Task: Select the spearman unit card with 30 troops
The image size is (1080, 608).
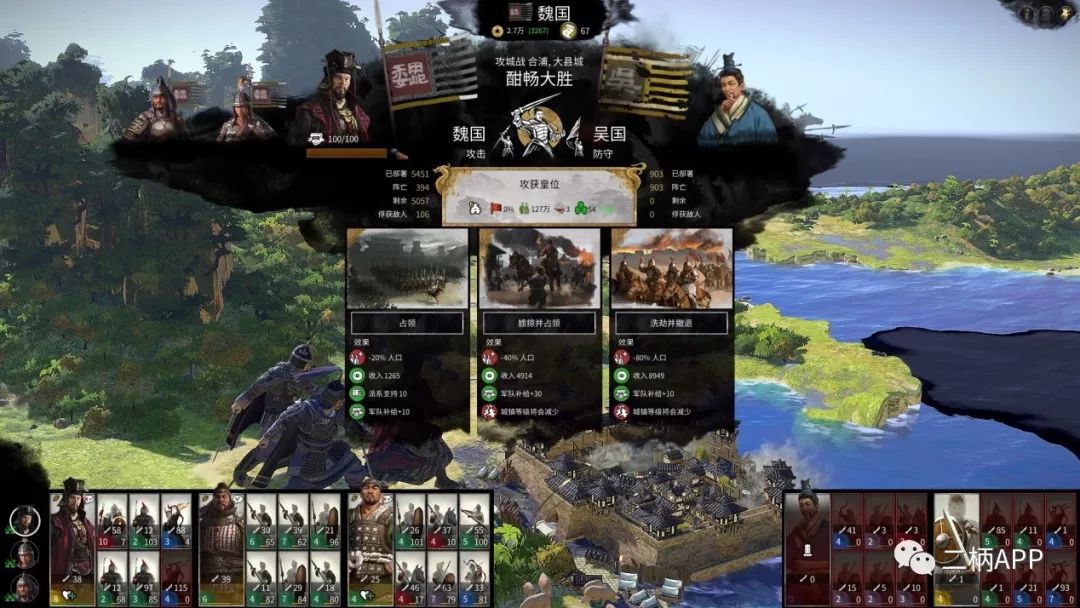Action: pos(262,520)
